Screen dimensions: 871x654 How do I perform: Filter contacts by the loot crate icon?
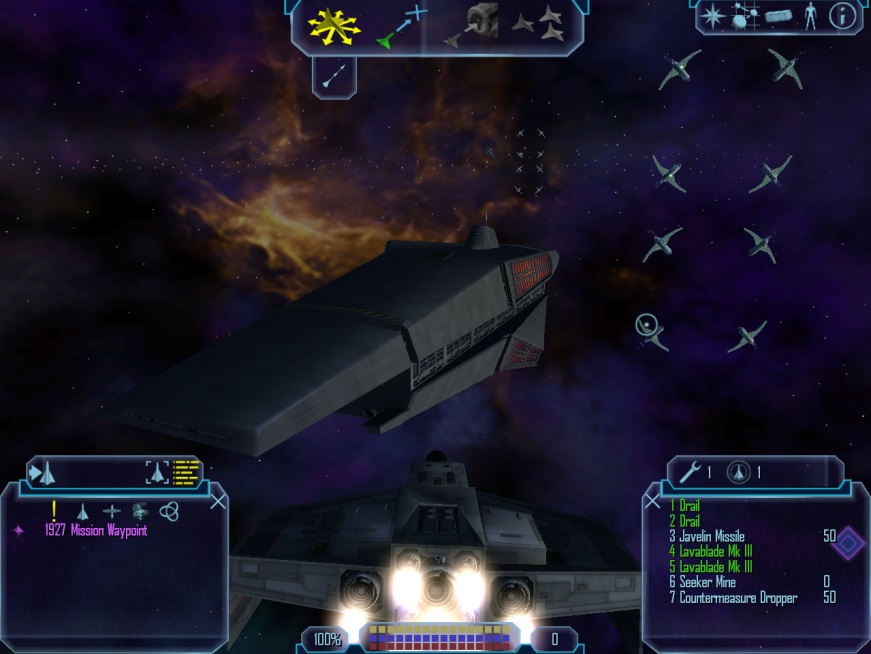(139, 510)
